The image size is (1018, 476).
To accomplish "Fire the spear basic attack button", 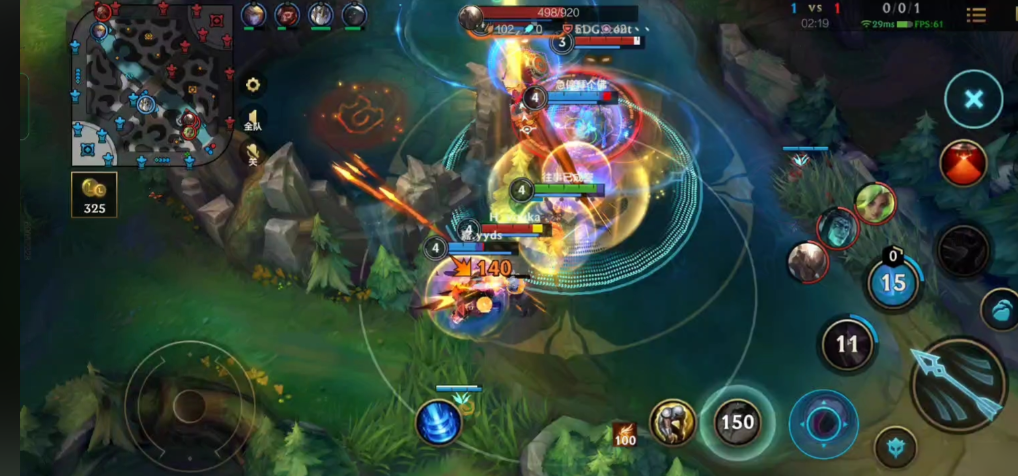I will [x=958, y=385].
